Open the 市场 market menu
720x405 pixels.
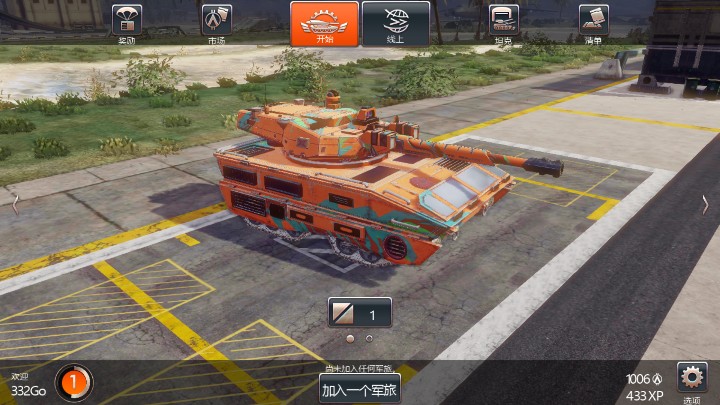pos(216,22)
